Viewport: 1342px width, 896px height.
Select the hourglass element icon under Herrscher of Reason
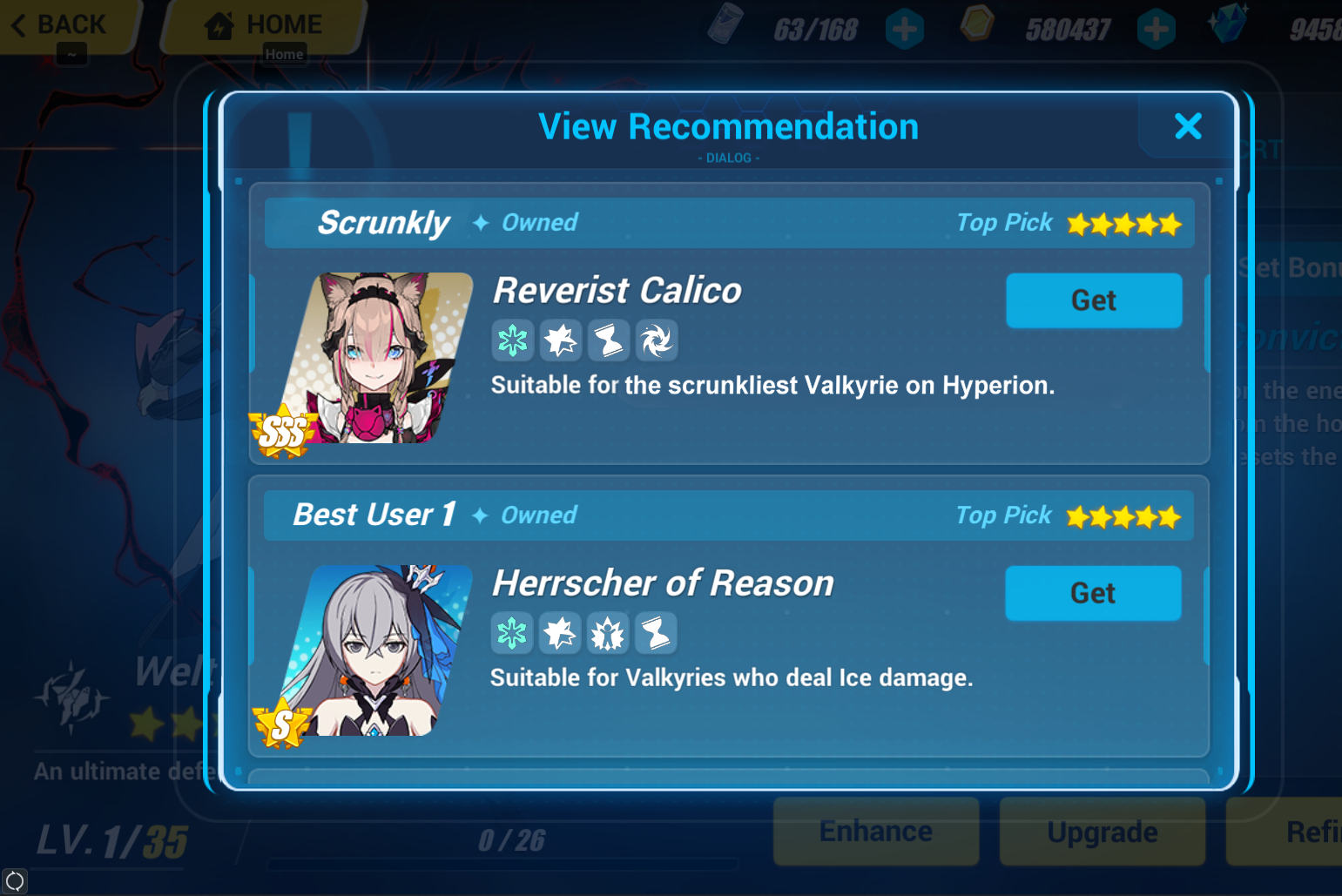pyautogui.click(x=656, y=633)
